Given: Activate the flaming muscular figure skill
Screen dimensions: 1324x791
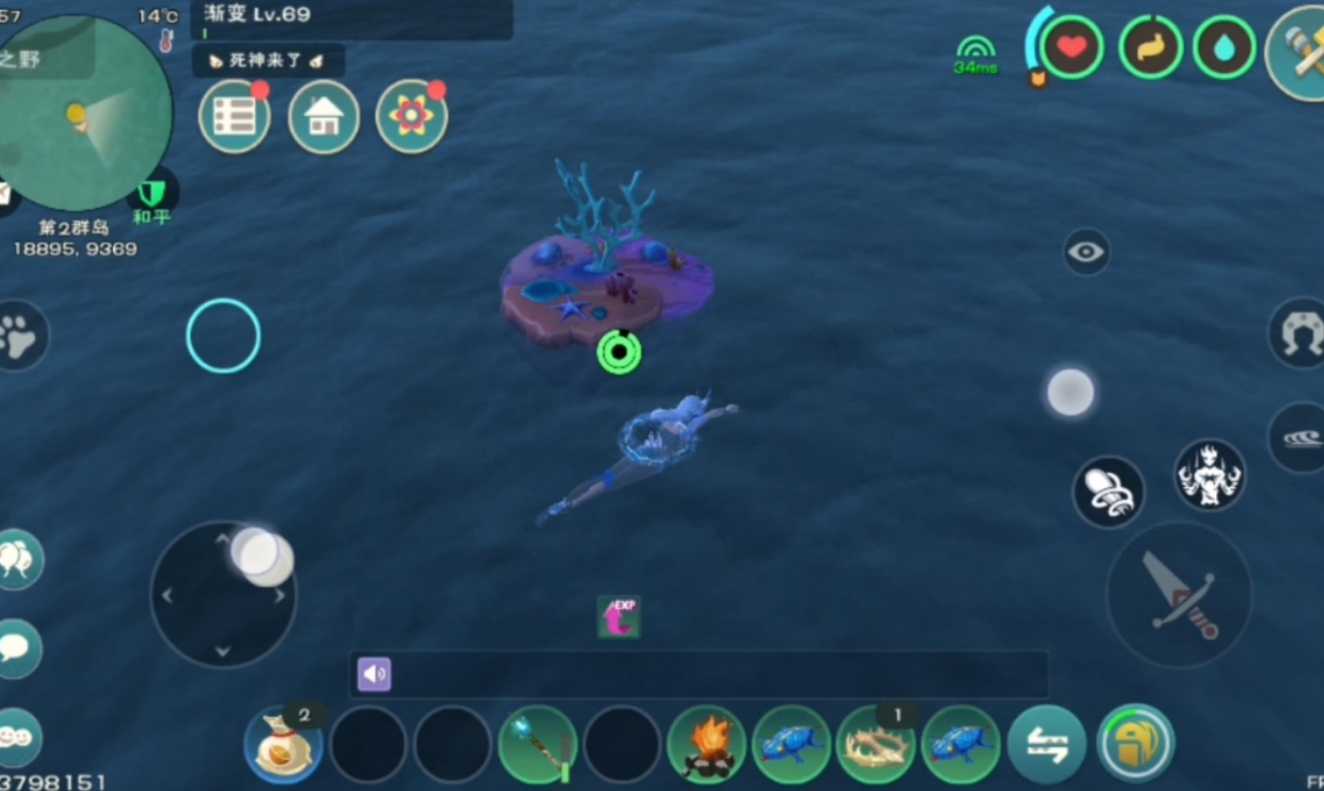Looking at the screenshot, I should click(x=1209, y=475).
